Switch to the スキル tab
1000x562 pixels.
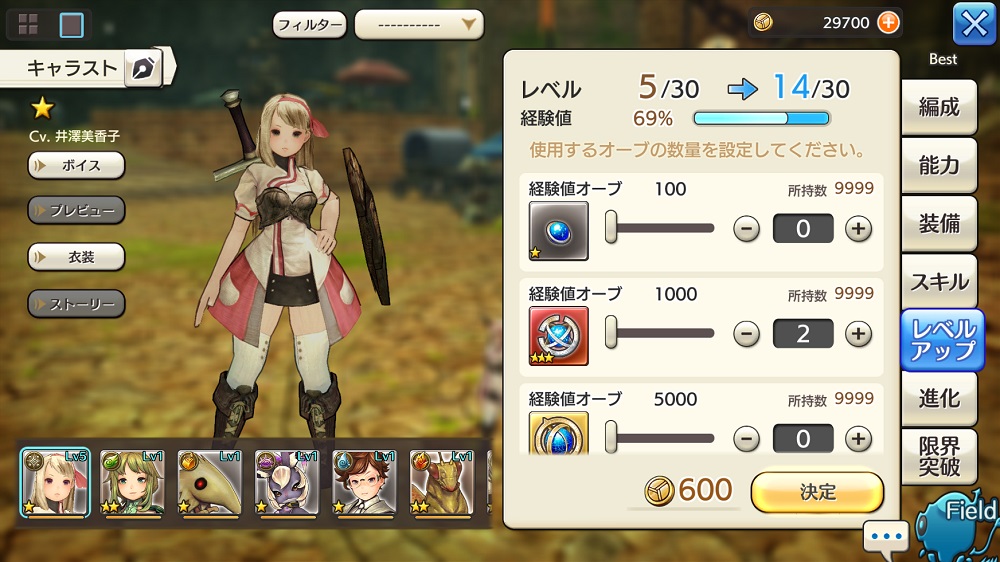tap(939, 282)
